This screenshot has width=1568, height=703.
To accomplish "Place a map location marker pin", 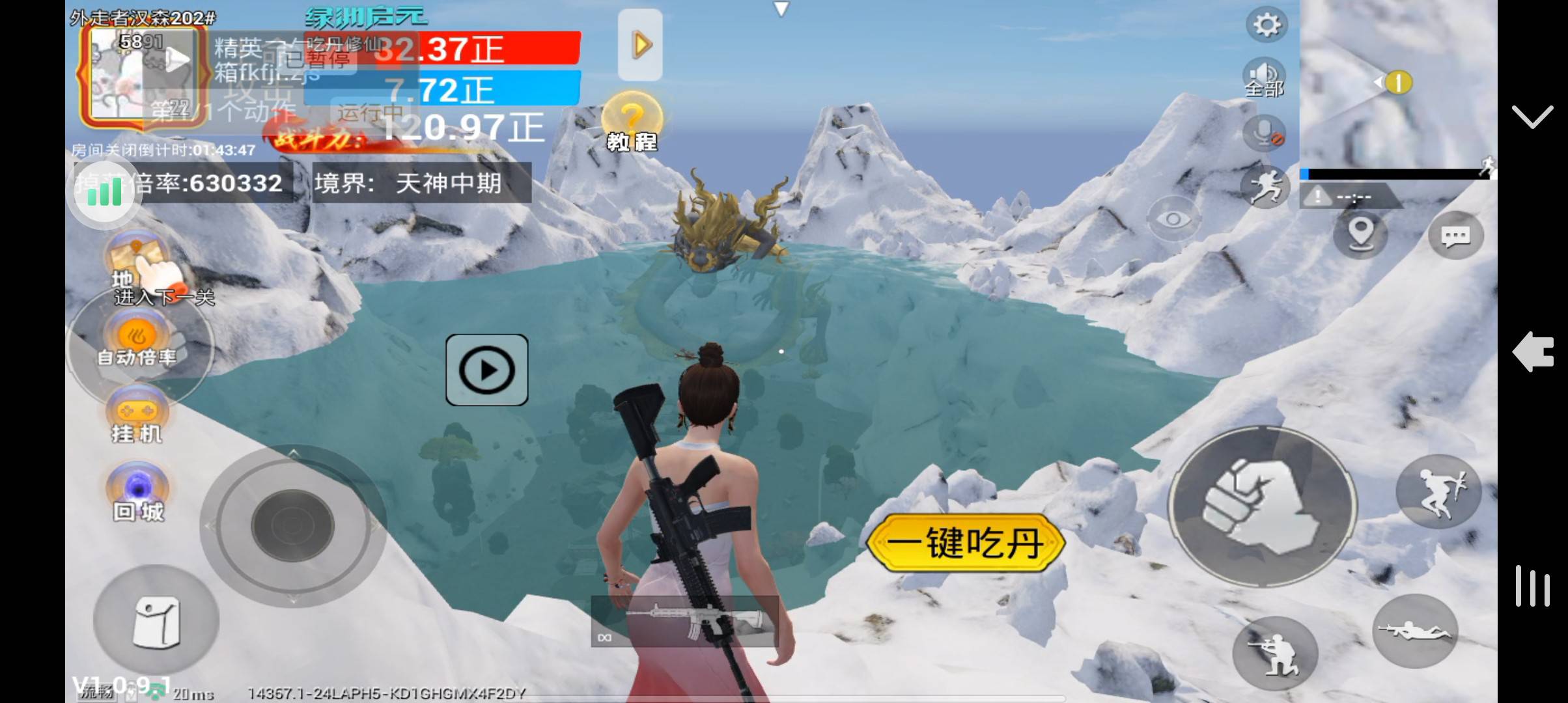I will [x=1360, y=234].
